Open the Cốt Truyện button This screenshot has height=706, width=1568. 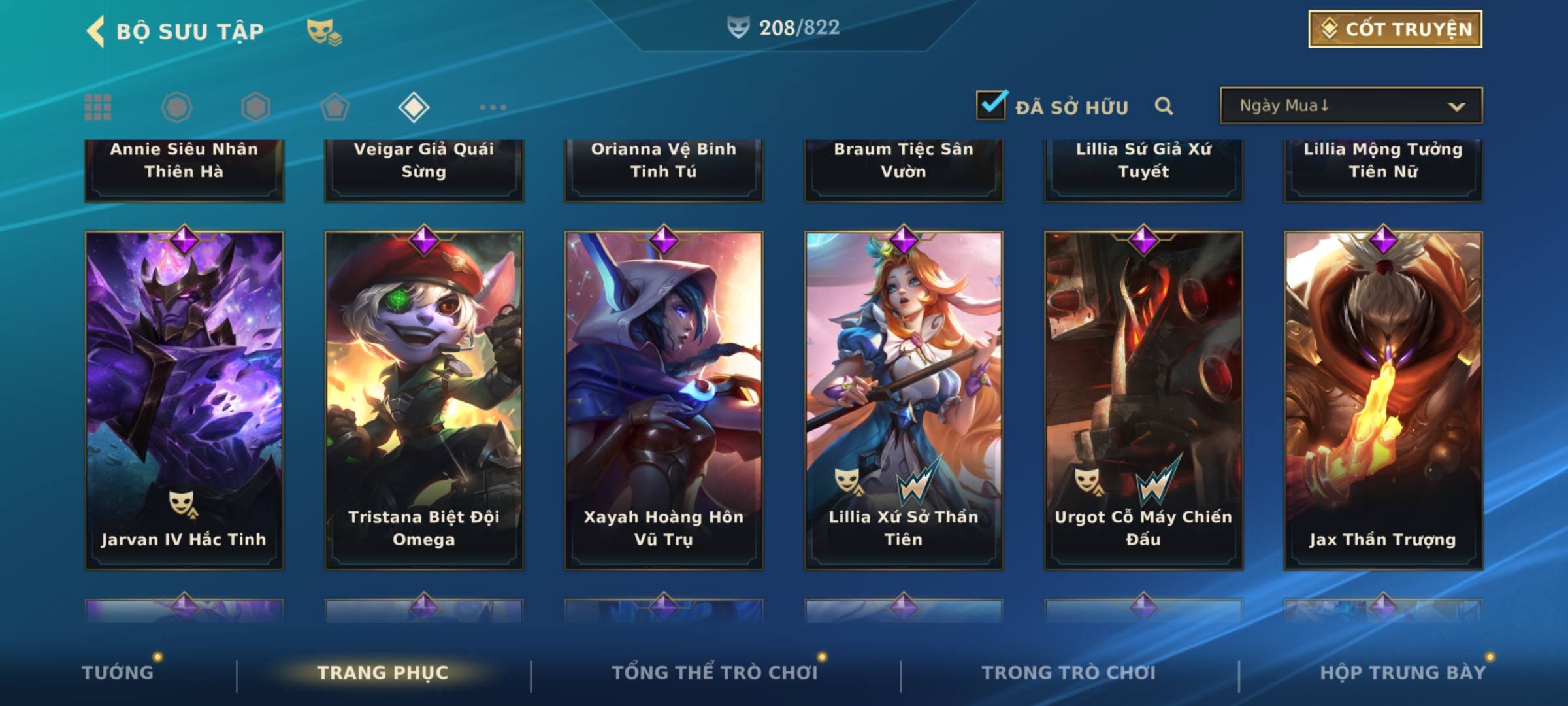pos(1395,29)
